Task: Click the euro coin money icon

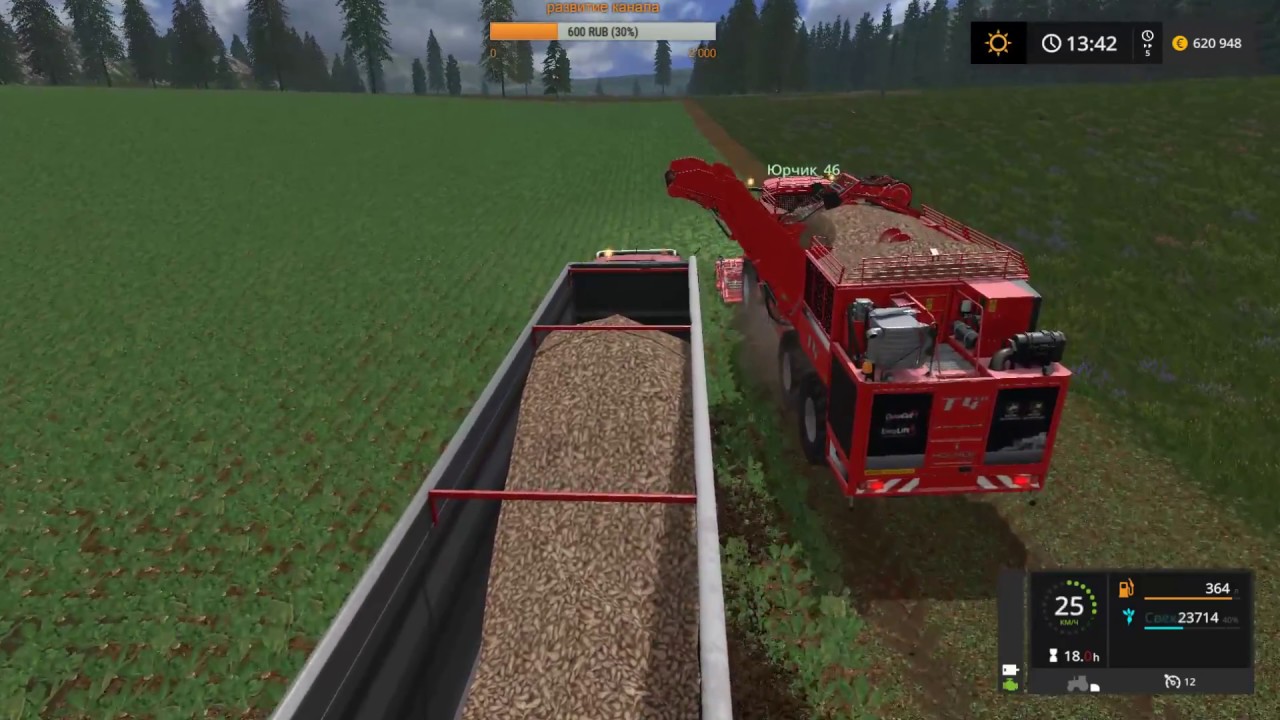Action: [1179, 43]
